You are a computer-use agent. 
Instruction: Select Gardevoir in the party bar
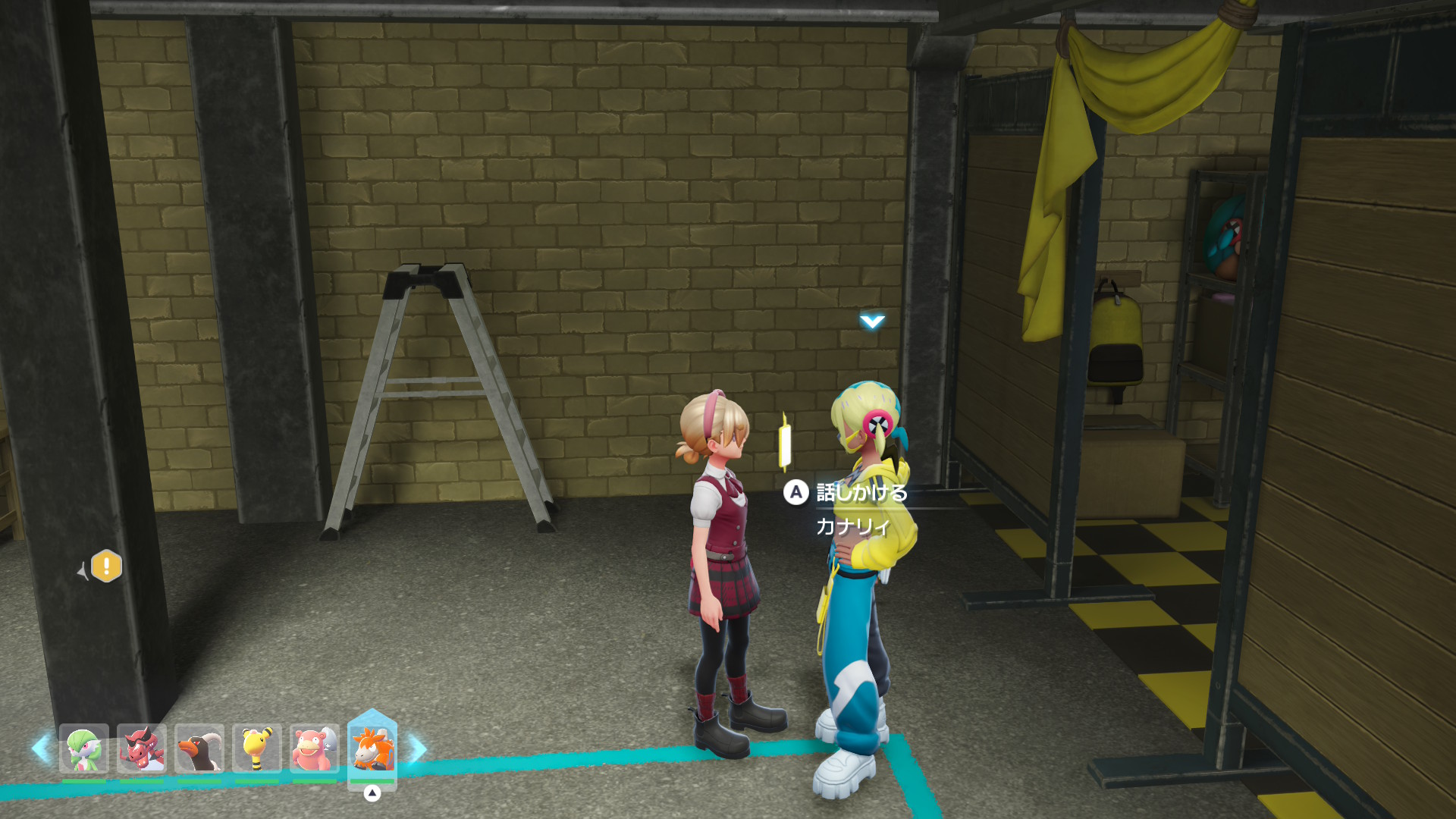[84, 748]
